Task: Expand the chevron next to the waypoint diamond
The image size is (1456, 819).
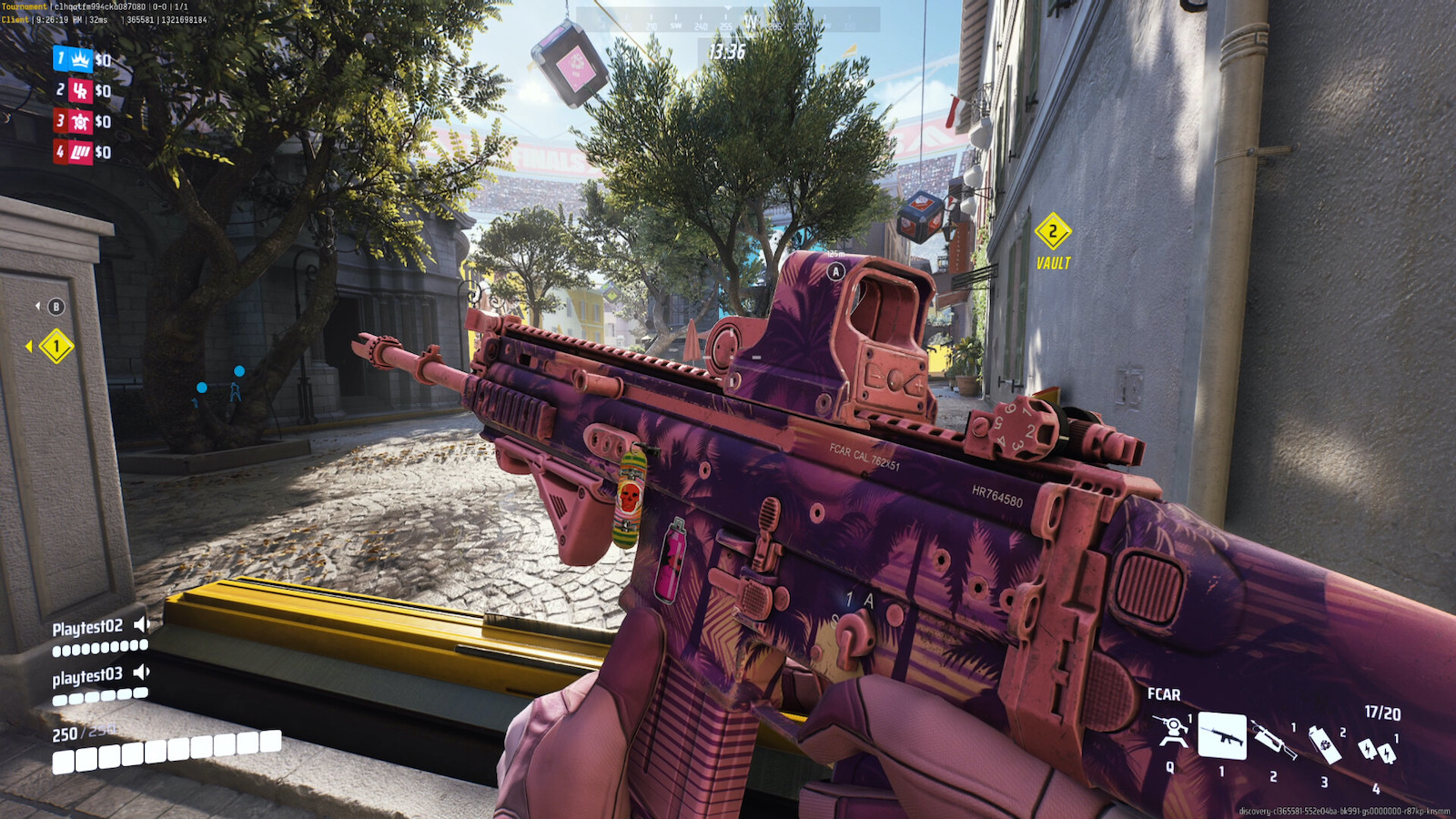Action: coord(29,344)
